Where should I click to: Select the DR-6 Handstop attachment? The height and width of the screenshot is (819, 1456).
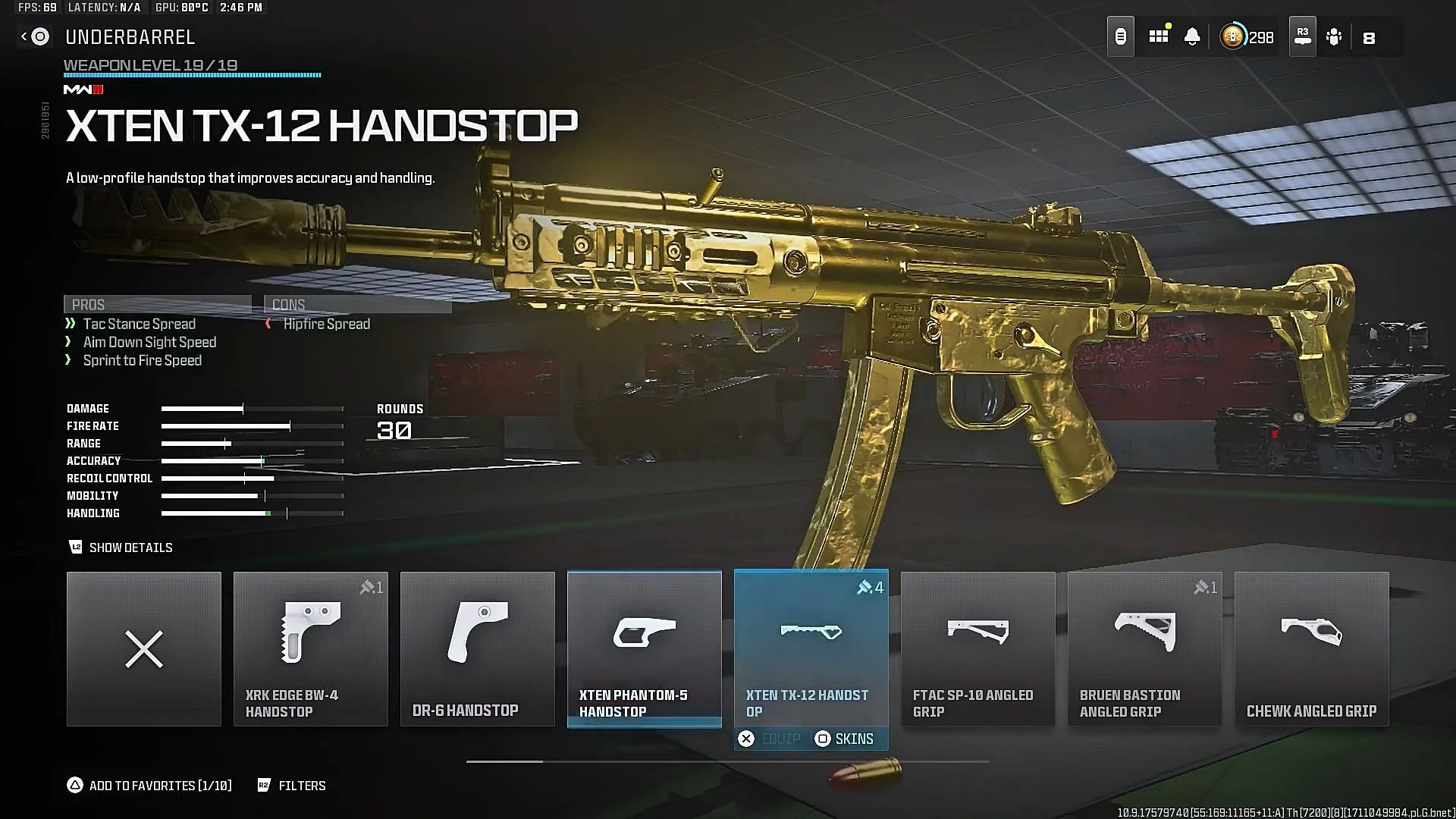point(478,649)
